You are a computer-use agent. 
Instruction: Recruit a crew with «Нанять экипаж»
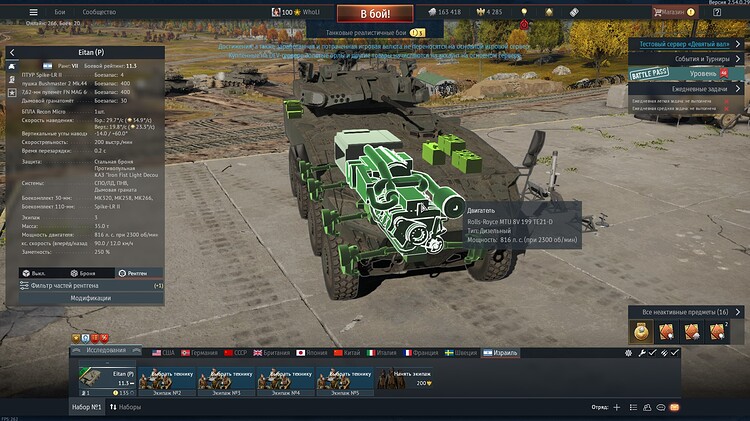tap(405, 381)
